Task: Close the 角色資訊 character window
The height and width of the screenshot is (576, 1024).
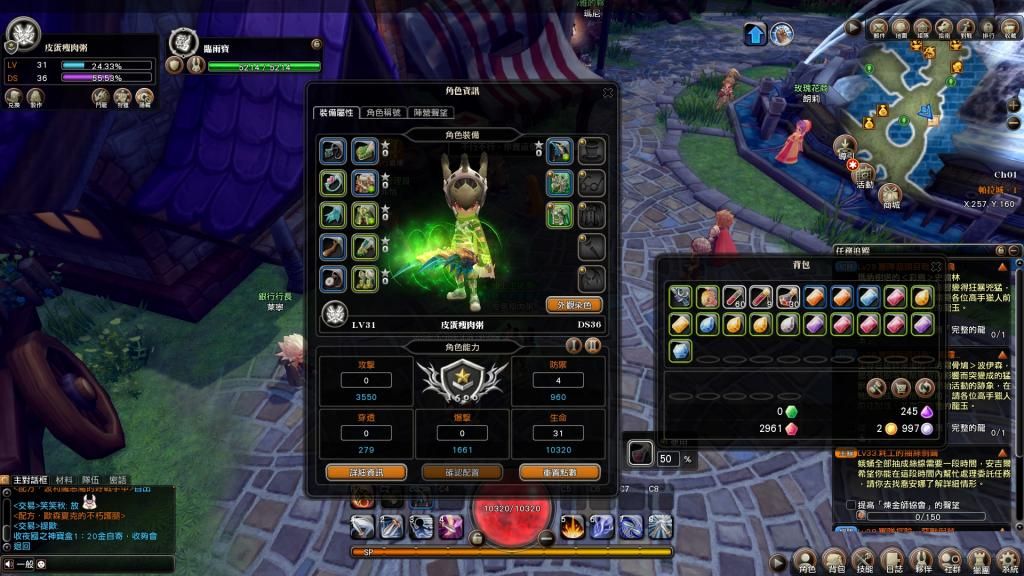Action: (x=607, y=92)
